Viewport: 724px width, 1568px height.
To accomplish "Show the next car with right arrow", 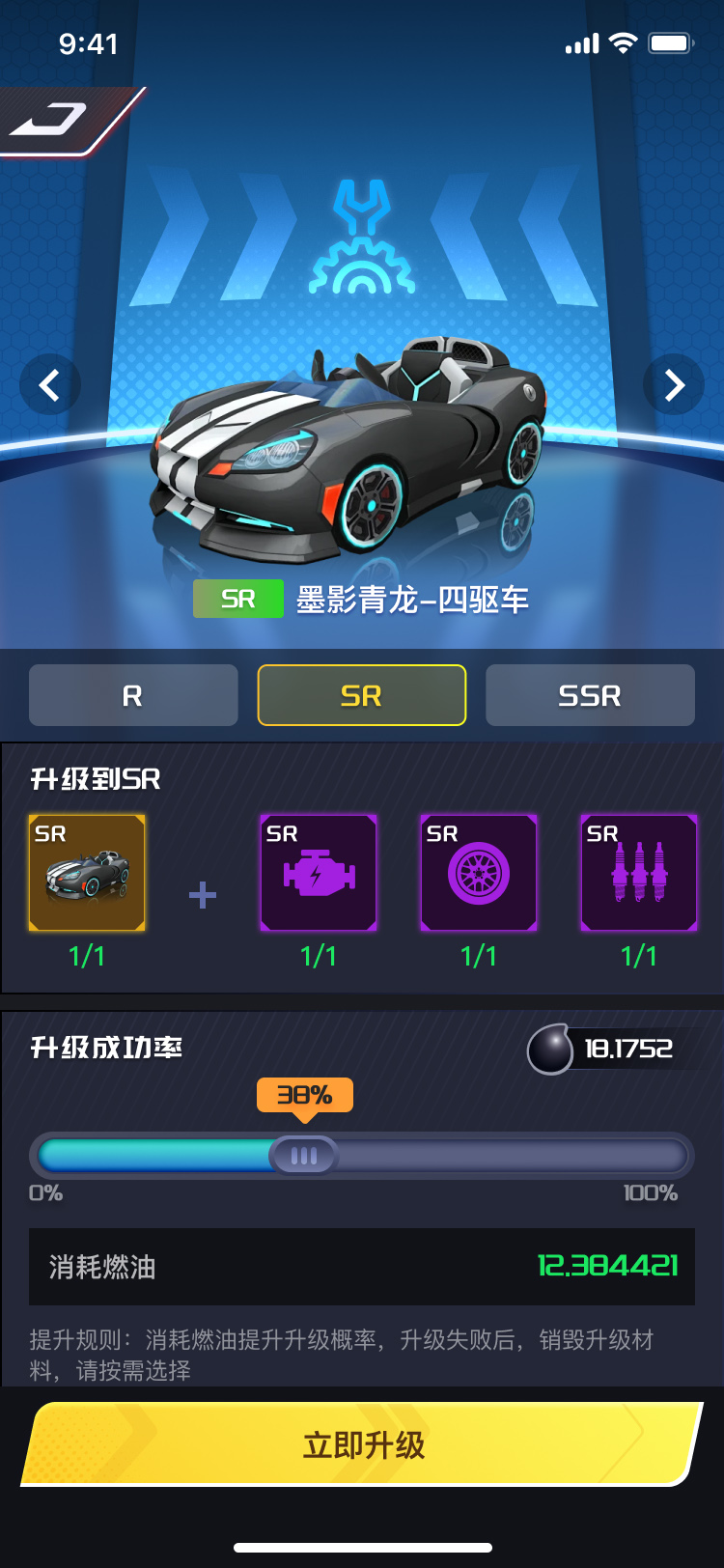I will (674, 385).
